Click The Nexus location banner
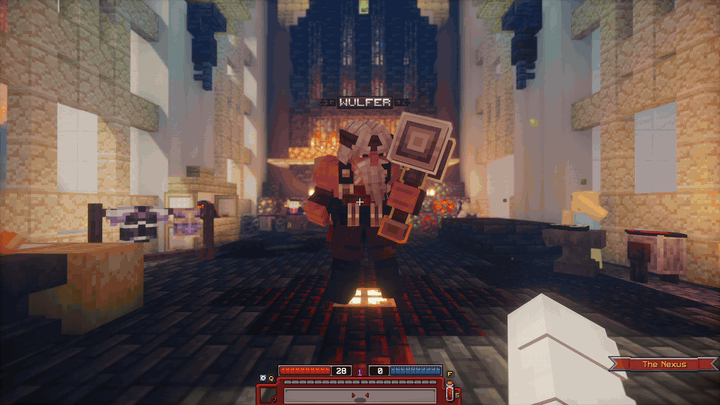720x405 pixels. coord(663,364)
